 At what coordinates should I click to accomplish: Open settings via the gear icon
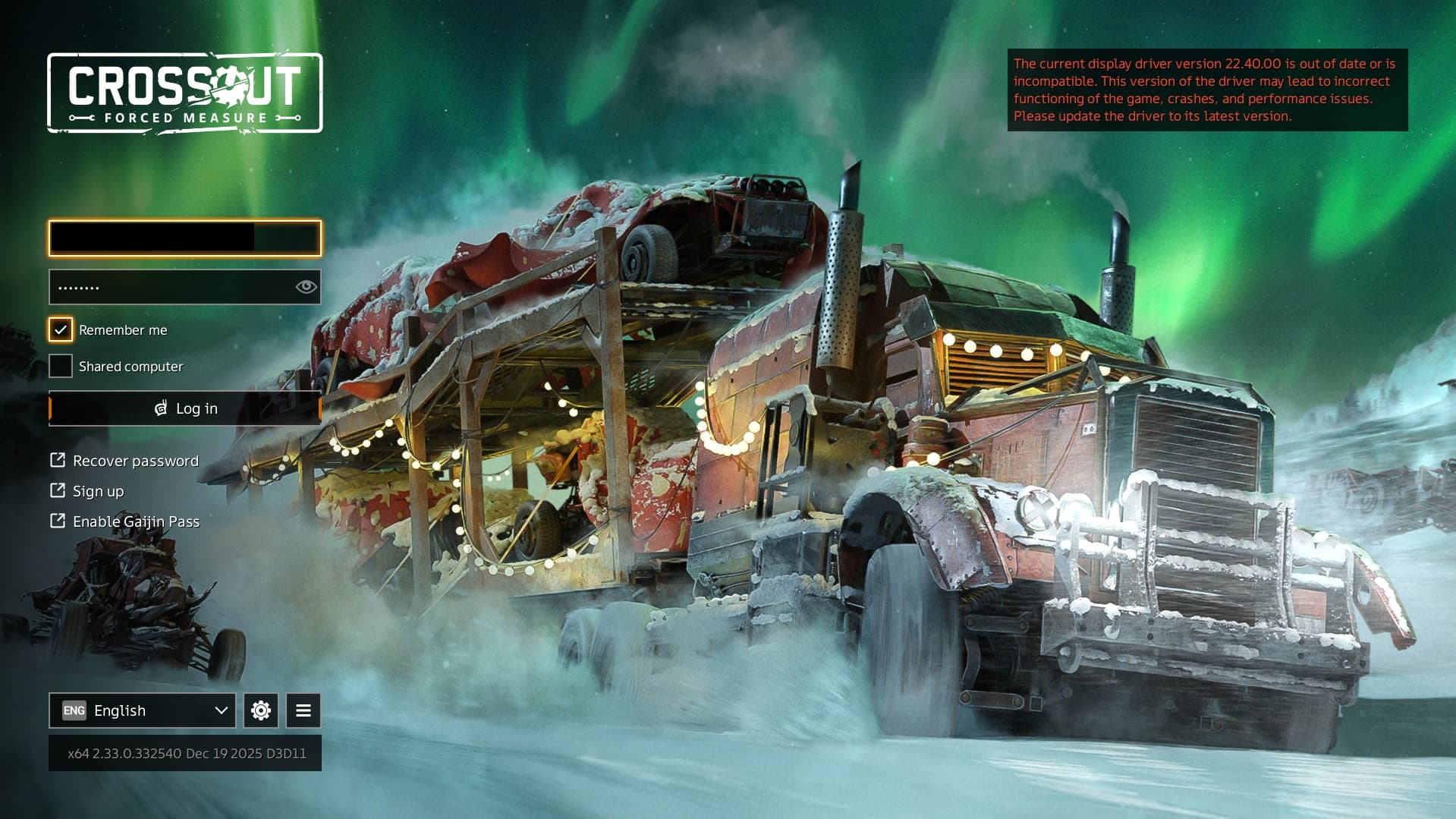point(261,710)
